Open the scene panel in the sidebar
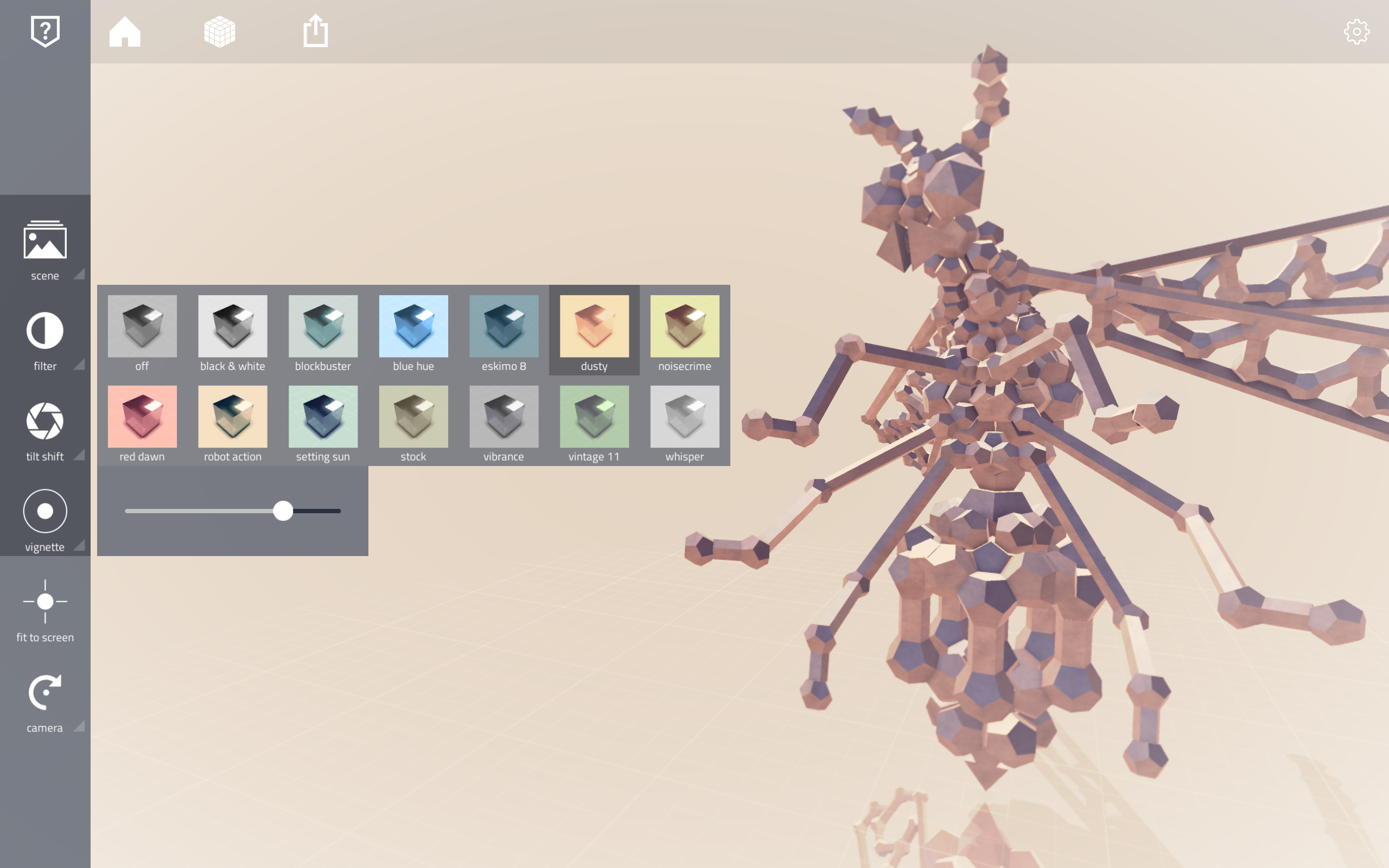 coord(45,246)
